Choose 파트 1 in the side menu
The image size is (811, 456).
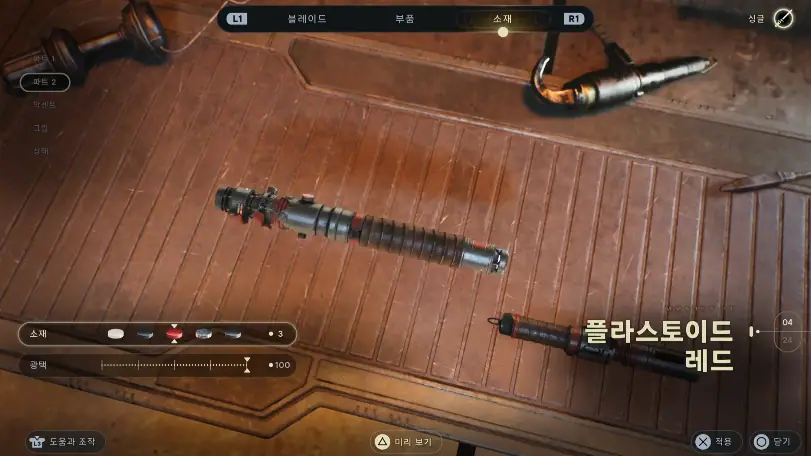[x=43, y=59]
